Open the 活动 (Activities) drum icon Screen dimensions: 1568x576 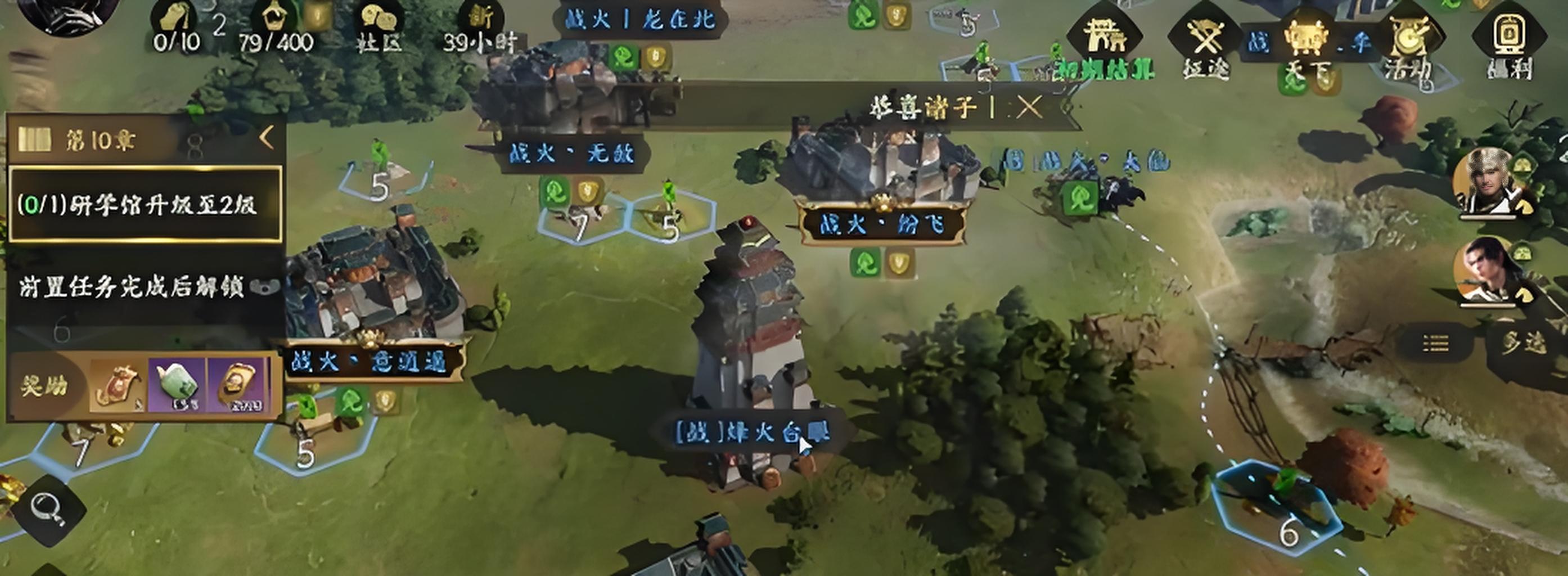click(x=1409, y=37)
